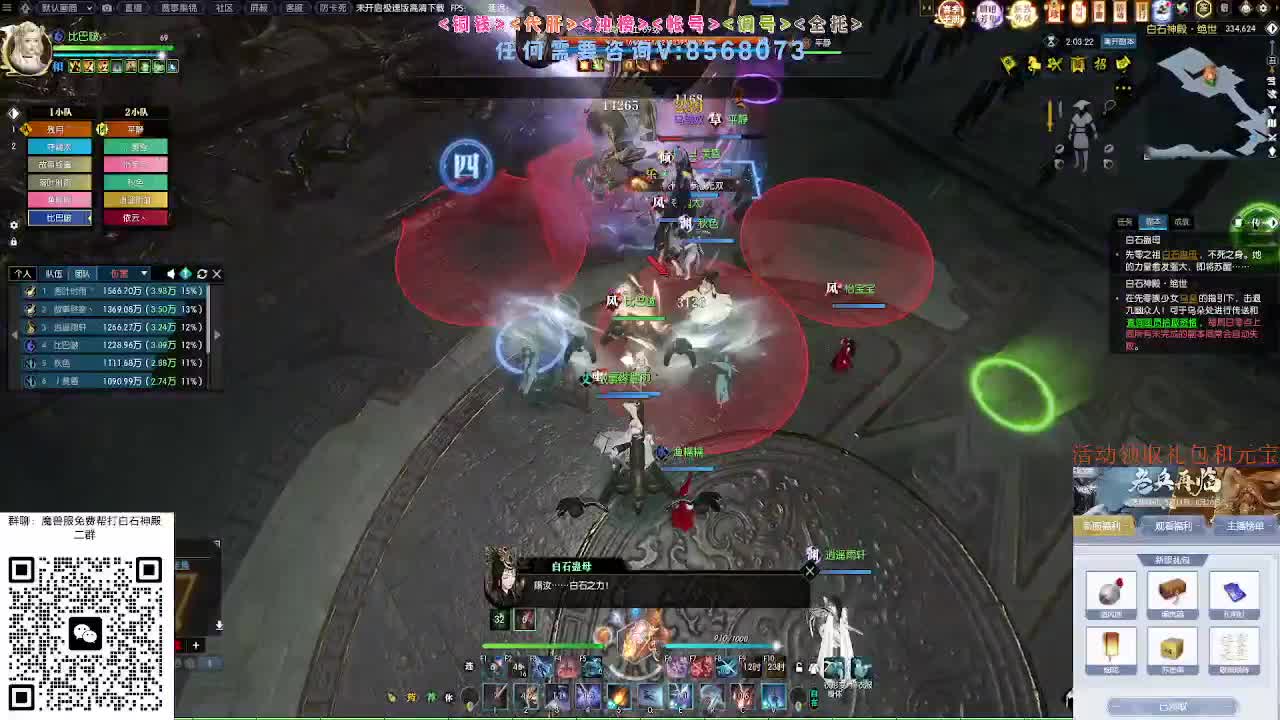Click 防卡死 in the top streaming bar
This screenshot has width=1280, height=720.
tap(333, 9)
